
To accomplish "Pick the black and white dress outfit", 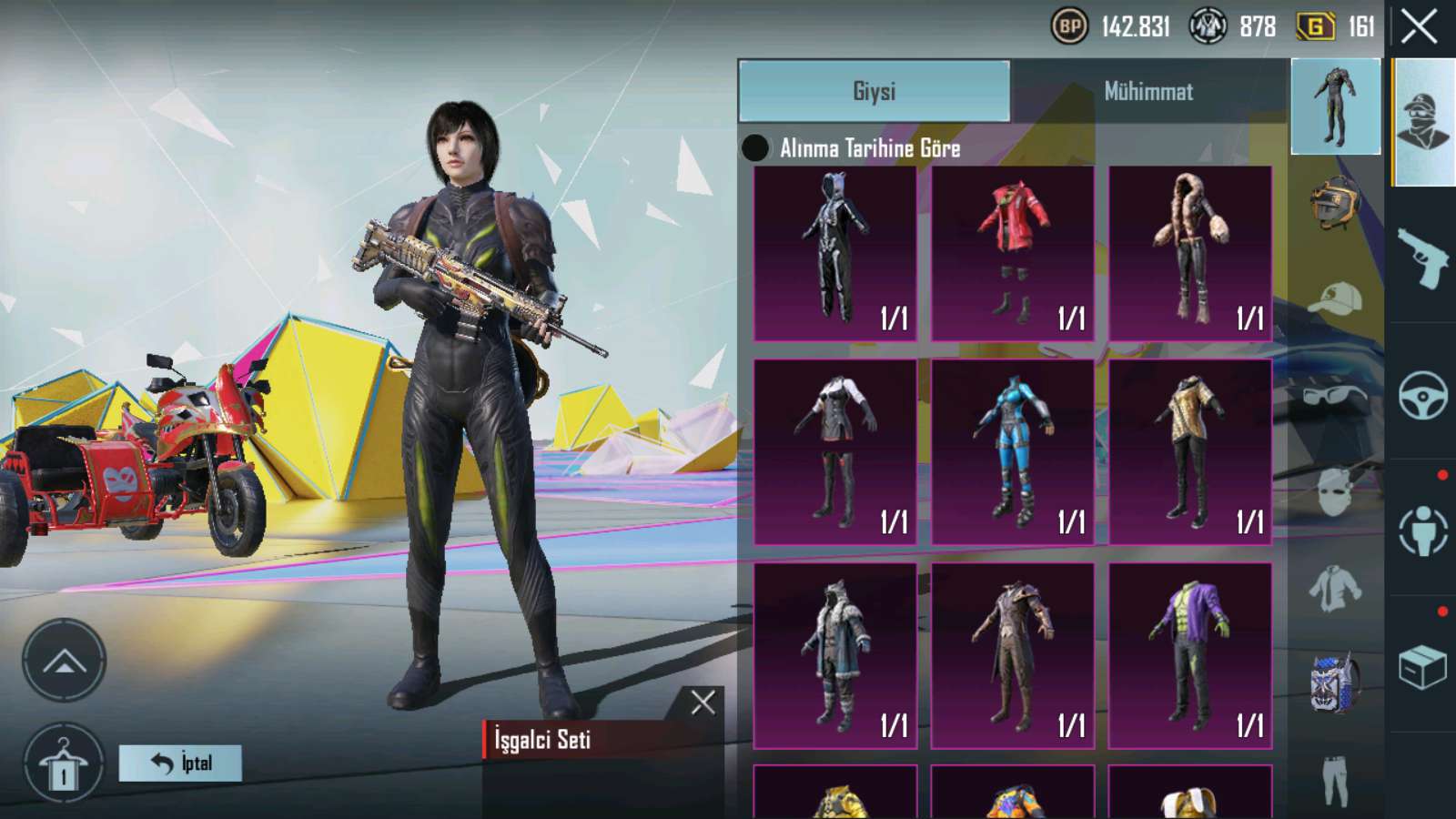I will tap(834, 452).
